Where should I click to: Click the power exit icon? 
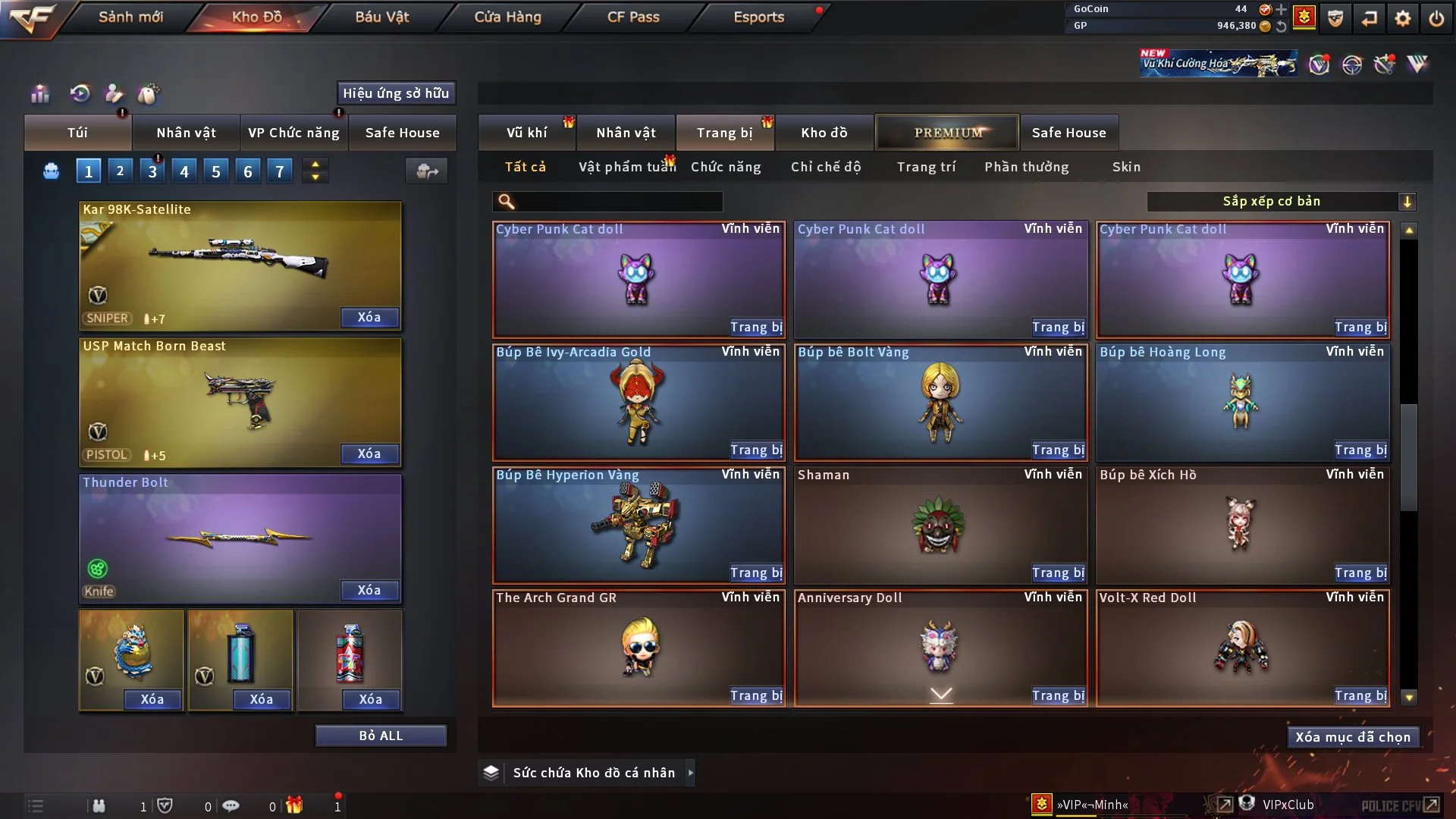pyautogui.click(x=1436, y=18)
